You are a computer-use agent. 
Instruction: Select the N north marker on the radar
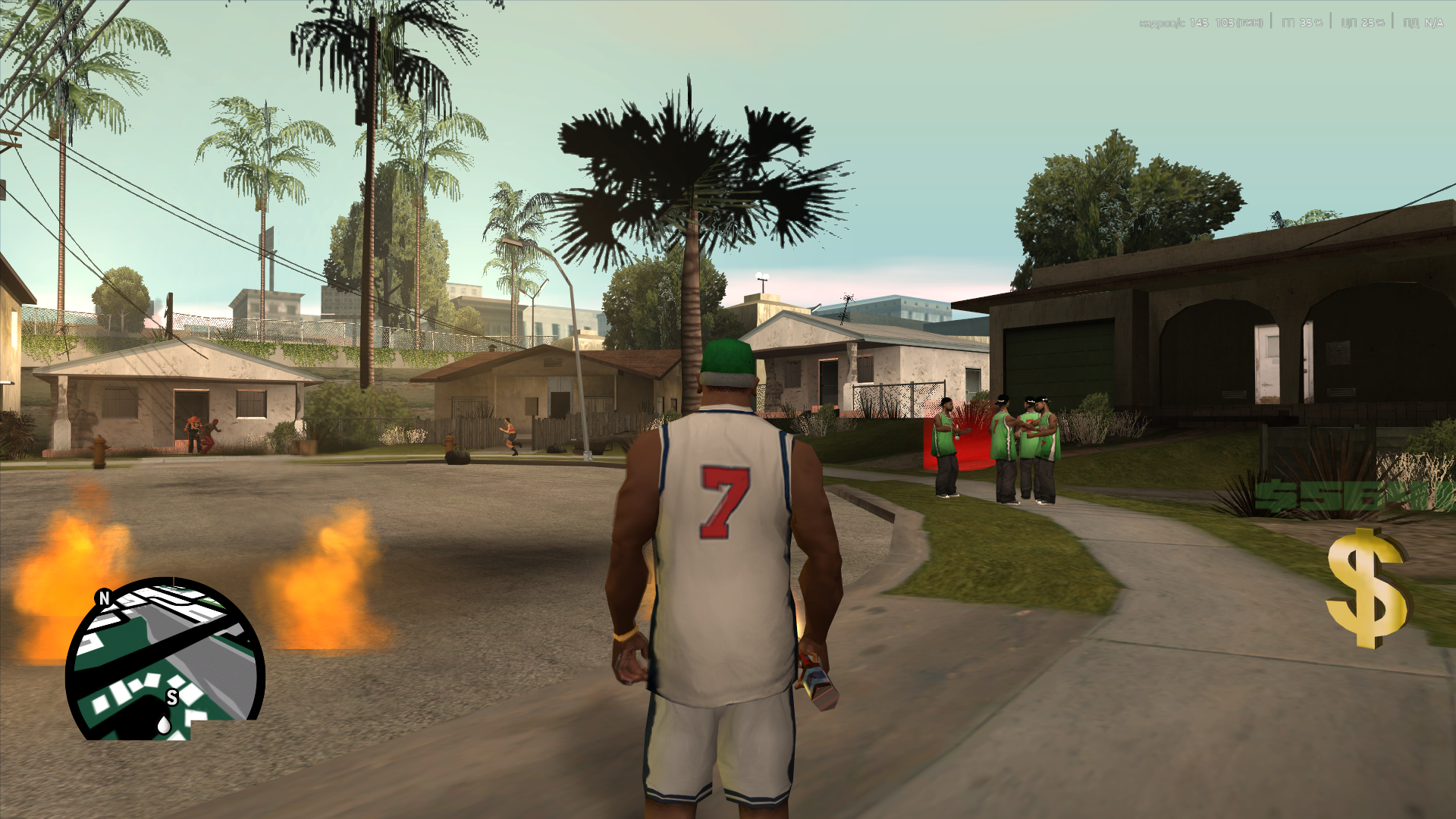click(105, 598)
